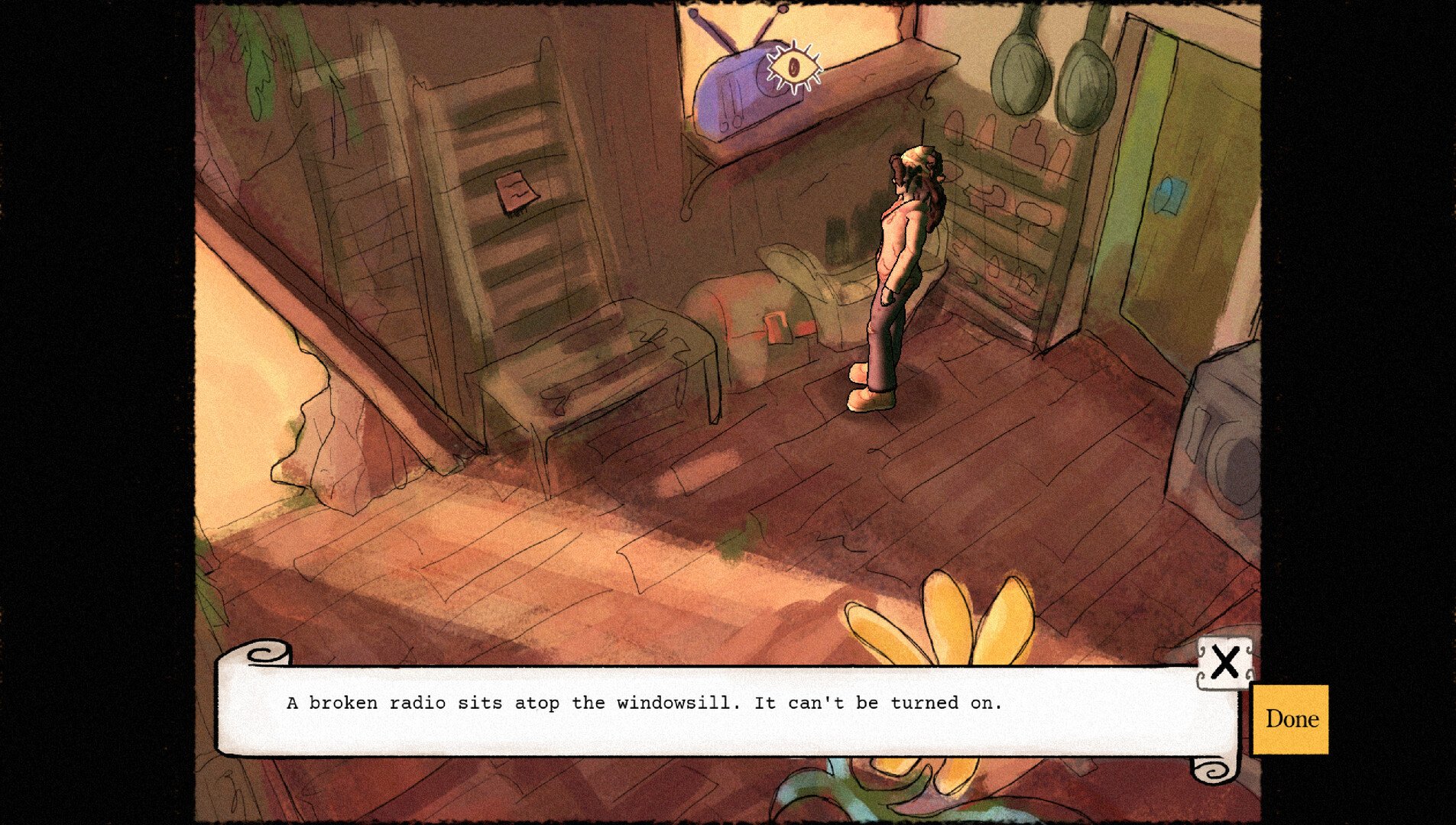
Task: Select the eye icon on the radio
Action: pyautogui.click(x=795, y=67)
